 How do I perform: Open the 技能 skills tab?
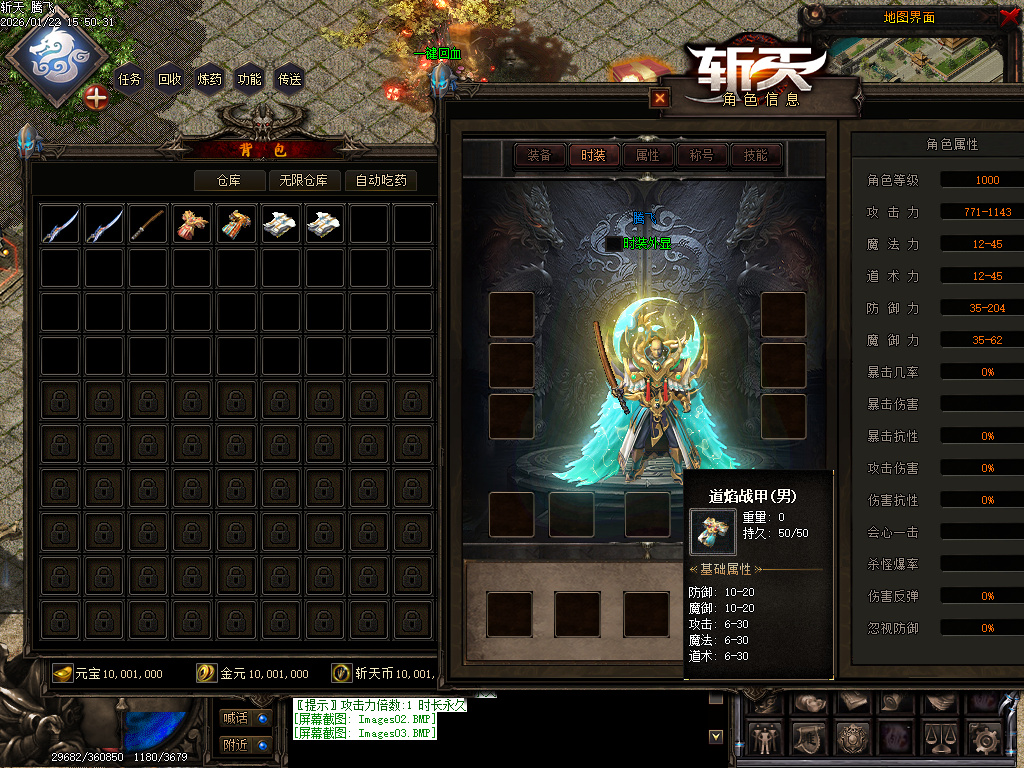(755, 155)
